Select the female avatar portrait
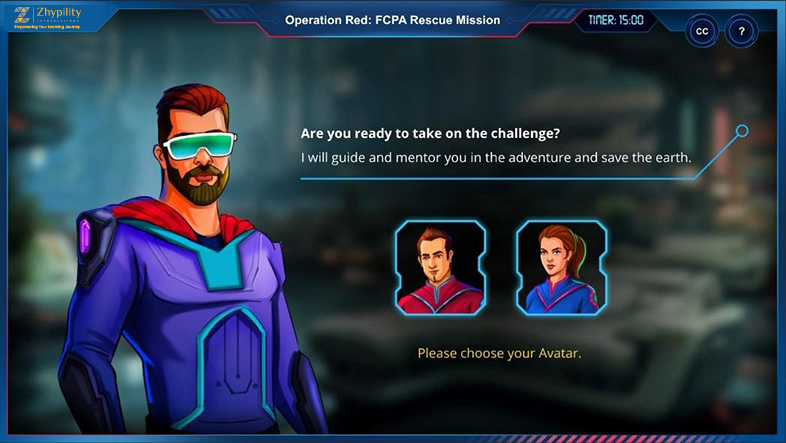The image size is (786, 443). coord(561,268)
